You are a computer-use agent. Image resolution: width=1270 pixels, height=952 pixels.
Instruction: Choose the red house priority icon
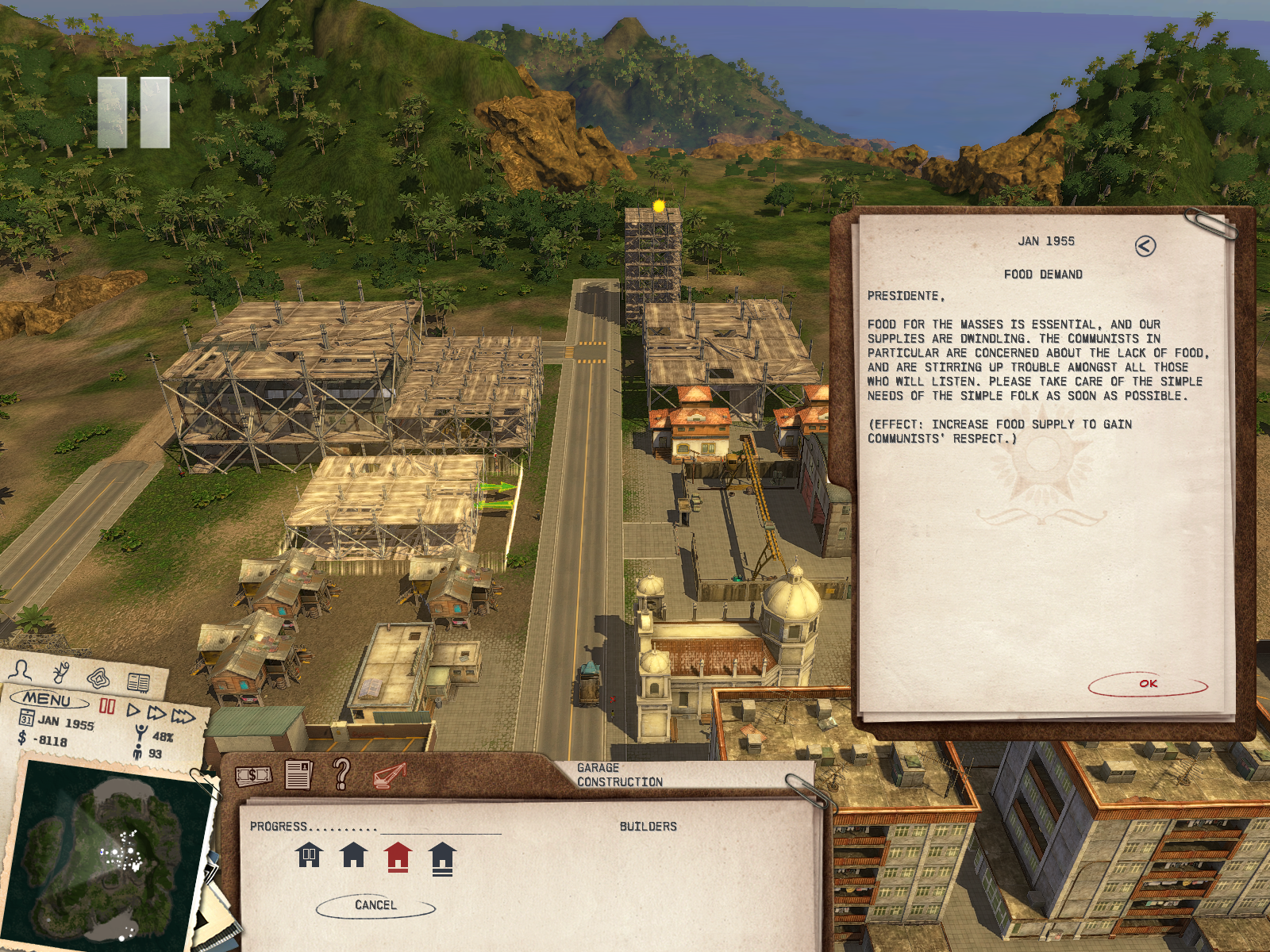tap(398, 857)
